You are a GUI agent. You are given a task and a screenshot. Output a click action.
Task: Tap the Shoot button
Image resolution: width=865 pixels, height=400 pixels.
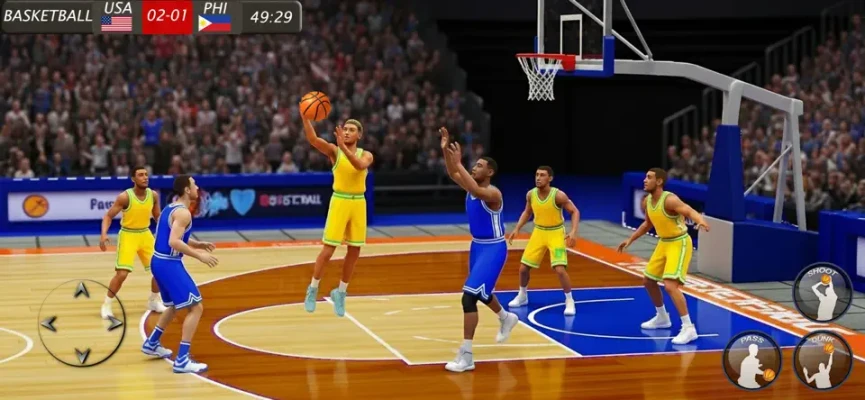tap(822, 291)
